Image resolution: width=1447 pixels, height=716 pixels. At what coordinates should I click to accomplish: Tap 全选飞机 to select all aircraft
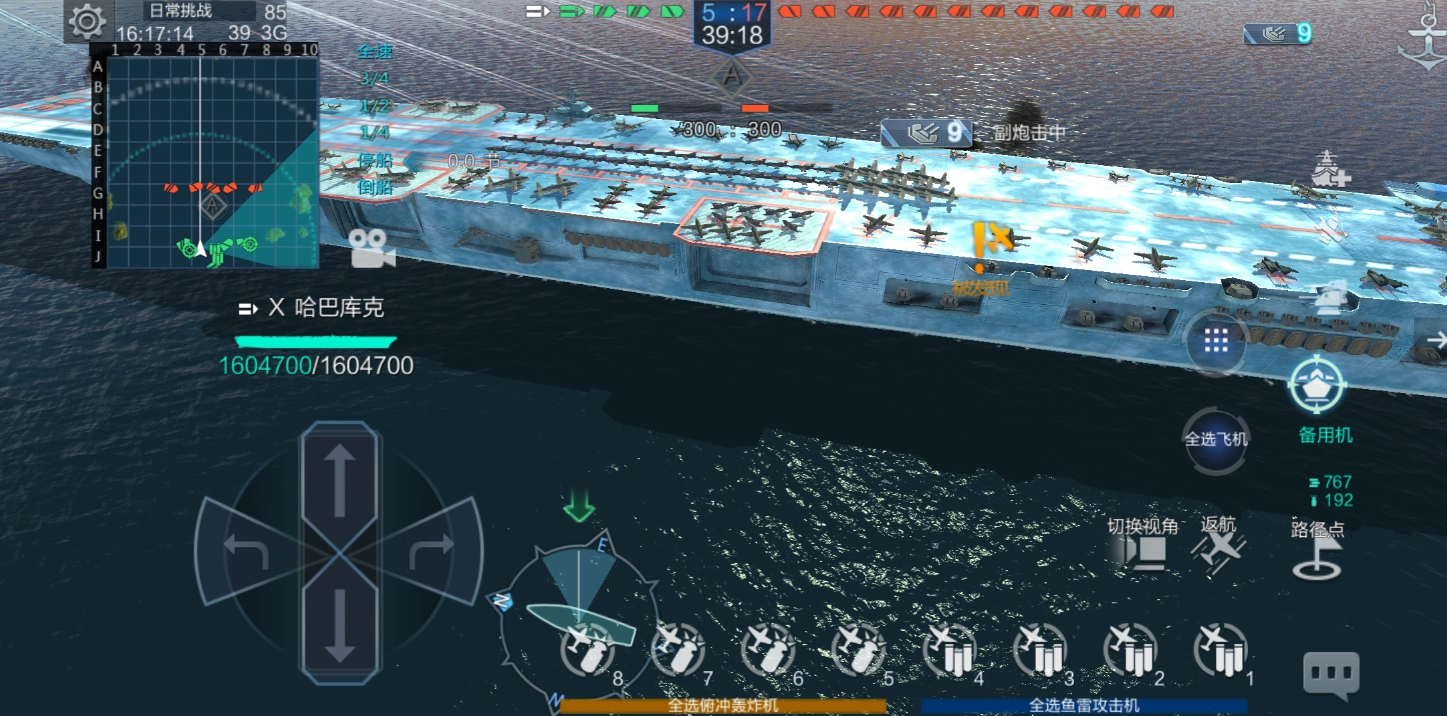point(1216,439)
